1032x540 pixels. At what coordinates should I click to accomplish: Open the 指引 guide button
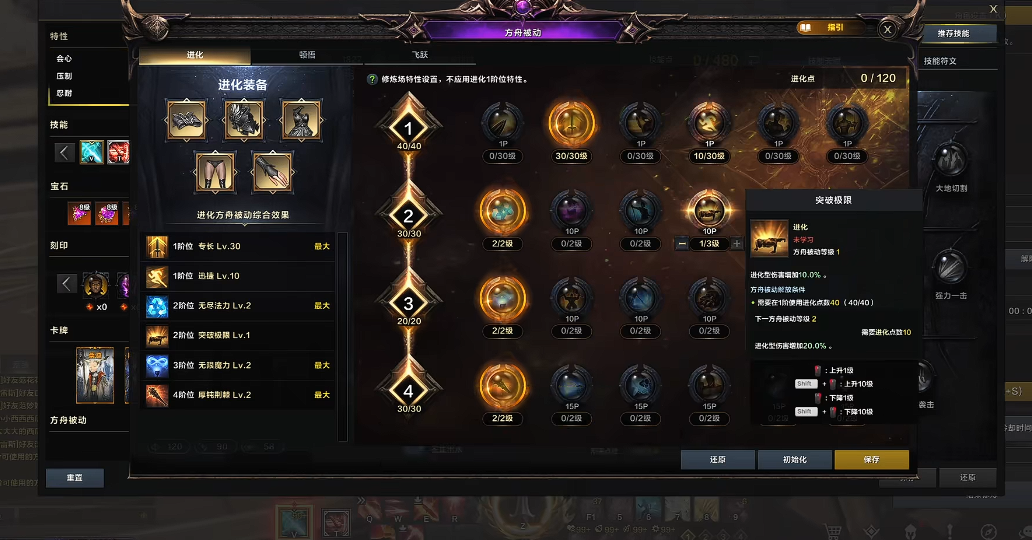[826, 29]
